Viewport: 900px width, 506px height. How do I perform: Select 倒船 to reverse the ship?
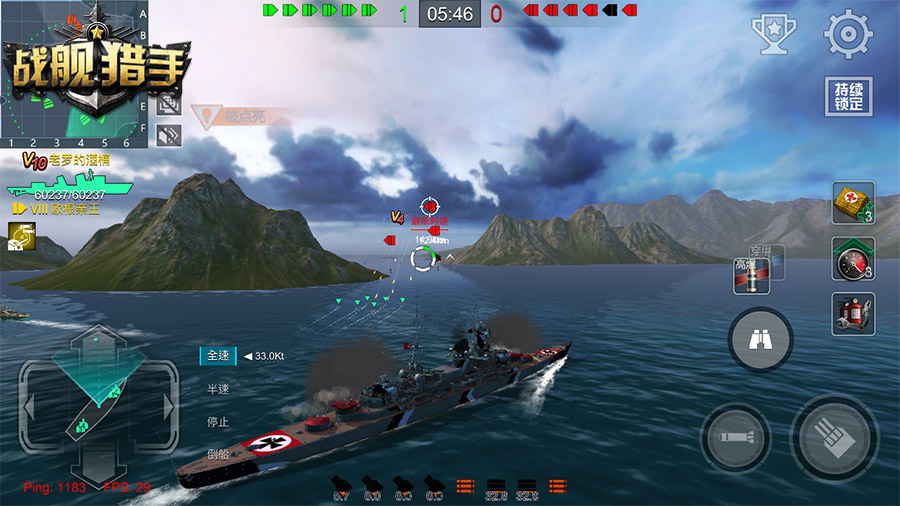218,453
